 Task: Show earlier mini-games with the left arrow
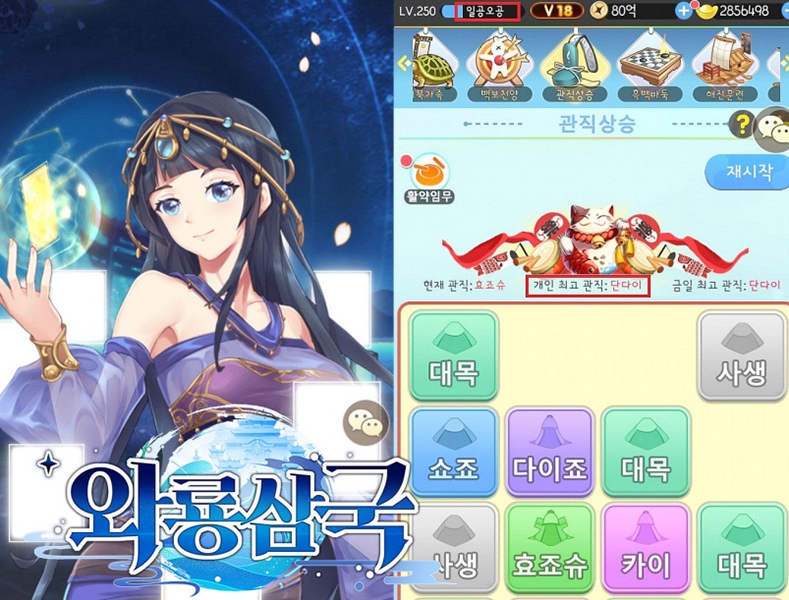404,62
